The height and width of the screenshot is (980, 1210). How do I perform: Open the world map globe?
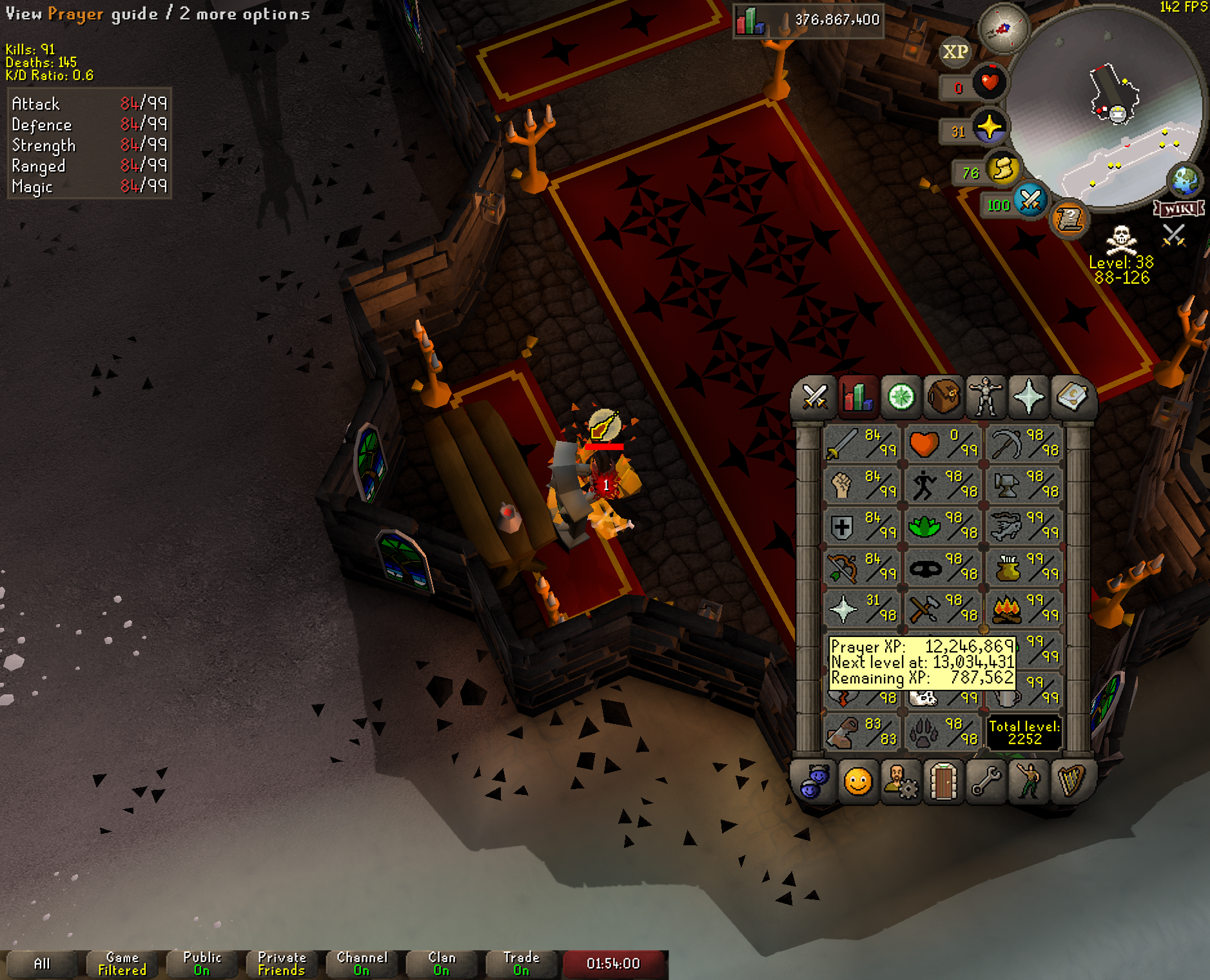[1185, 181]
